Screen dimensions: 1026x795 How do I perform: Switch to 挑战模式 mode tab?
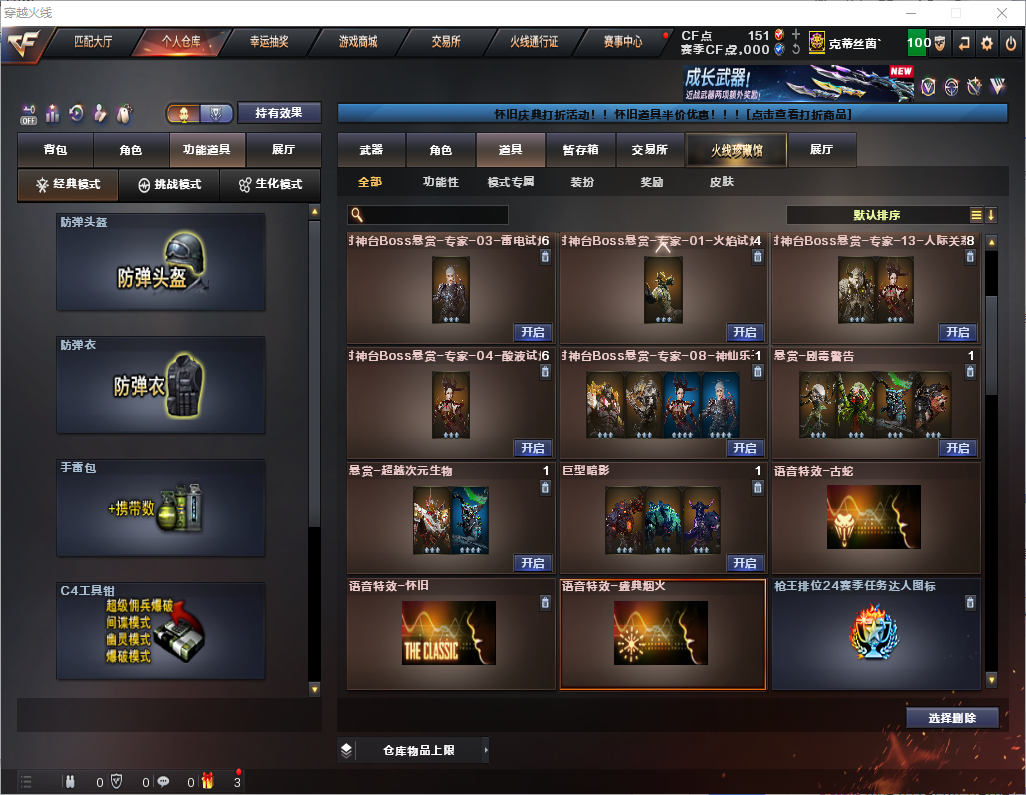click(169, 185)
